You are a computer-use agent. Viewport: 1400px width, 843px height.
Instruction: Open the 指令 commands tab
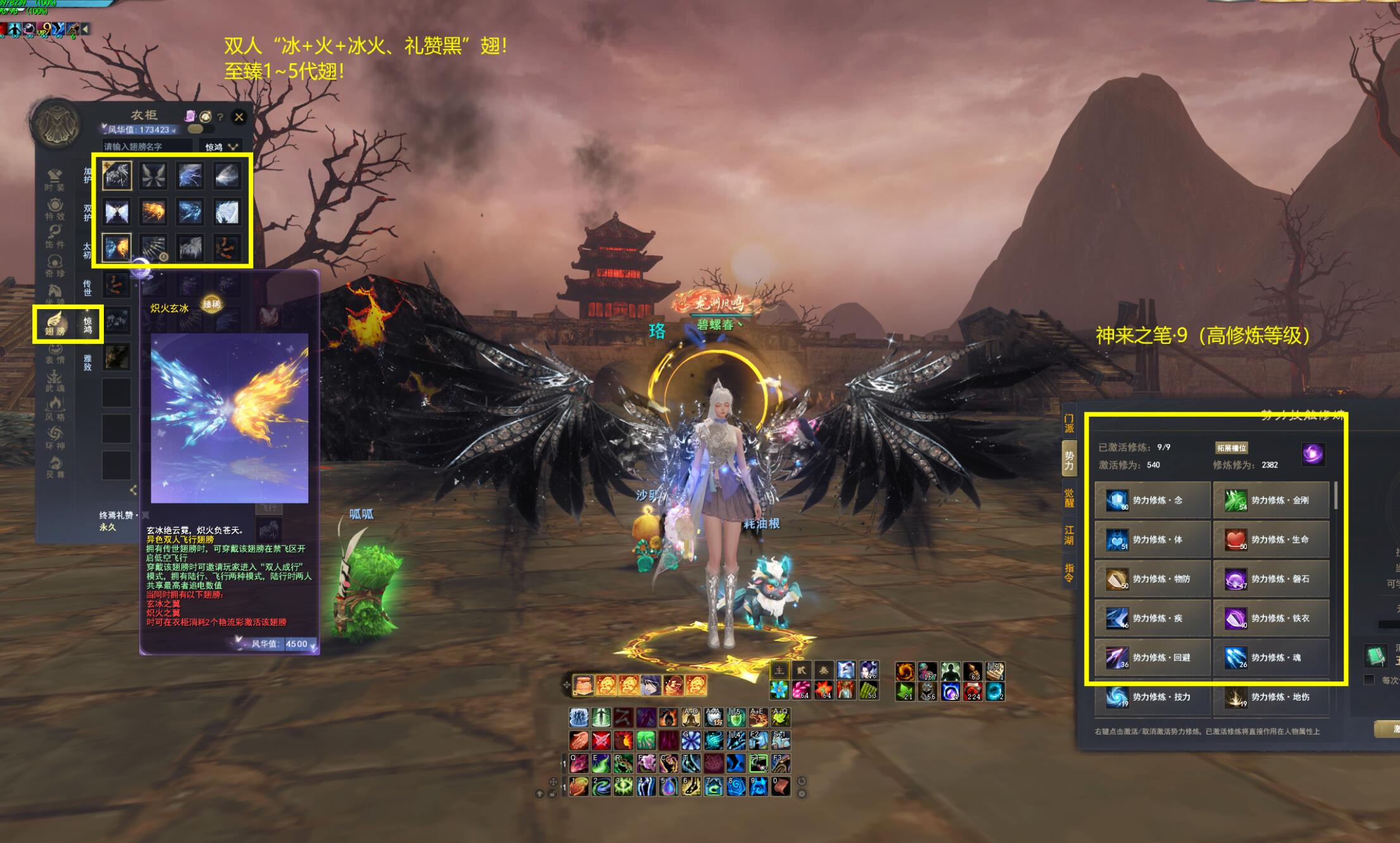(x=1069, y=573)
